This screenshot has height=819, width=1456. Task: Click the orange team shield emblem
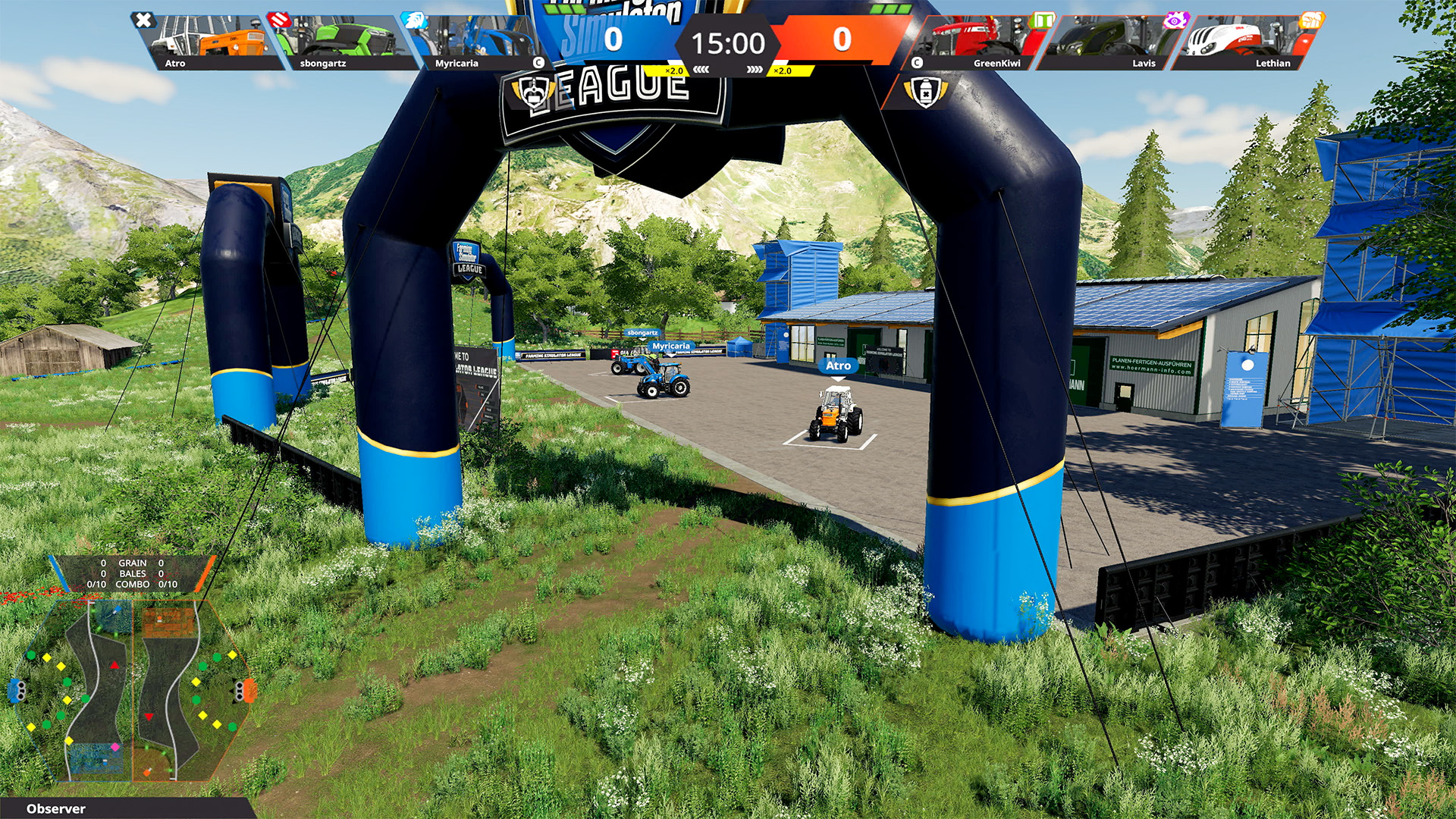click(x=926, y=92)
